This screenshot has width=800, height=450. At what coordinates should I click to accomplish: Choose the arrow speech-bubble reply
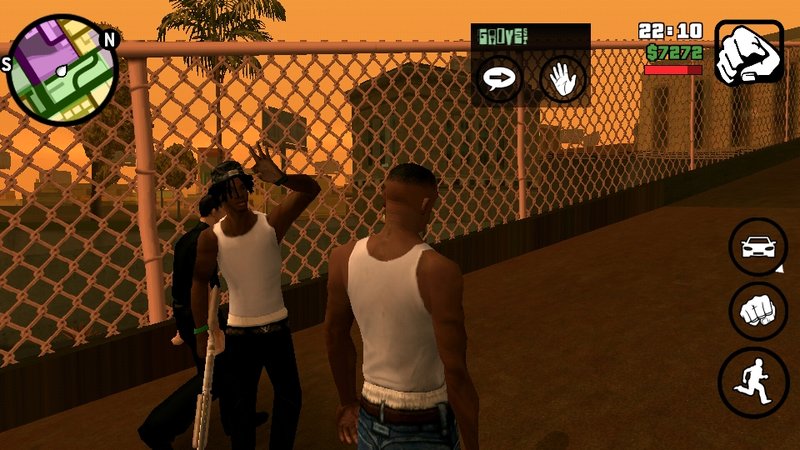click(498, 77)
